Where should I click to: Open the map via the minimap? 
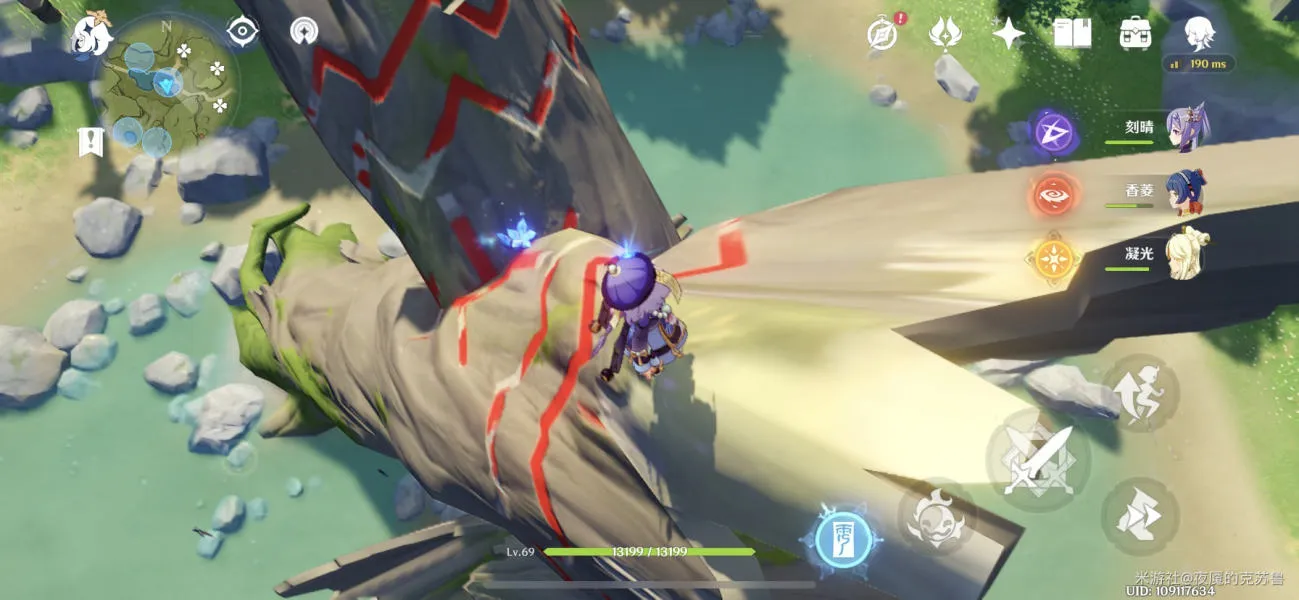pos(168,84)
